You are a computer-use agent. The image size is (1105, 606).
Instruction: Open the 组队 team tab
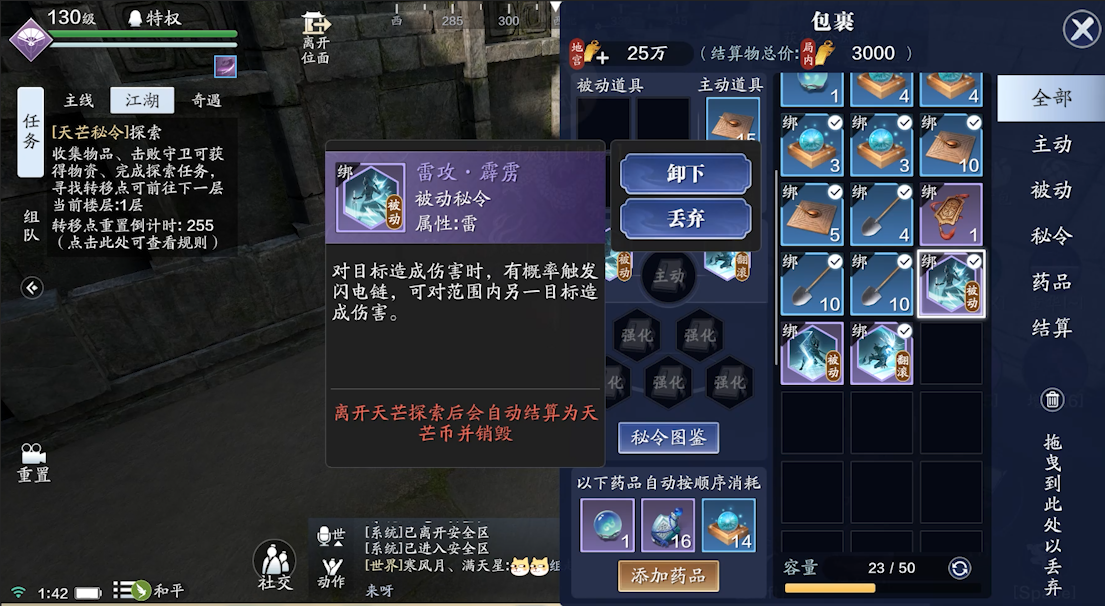31,225
